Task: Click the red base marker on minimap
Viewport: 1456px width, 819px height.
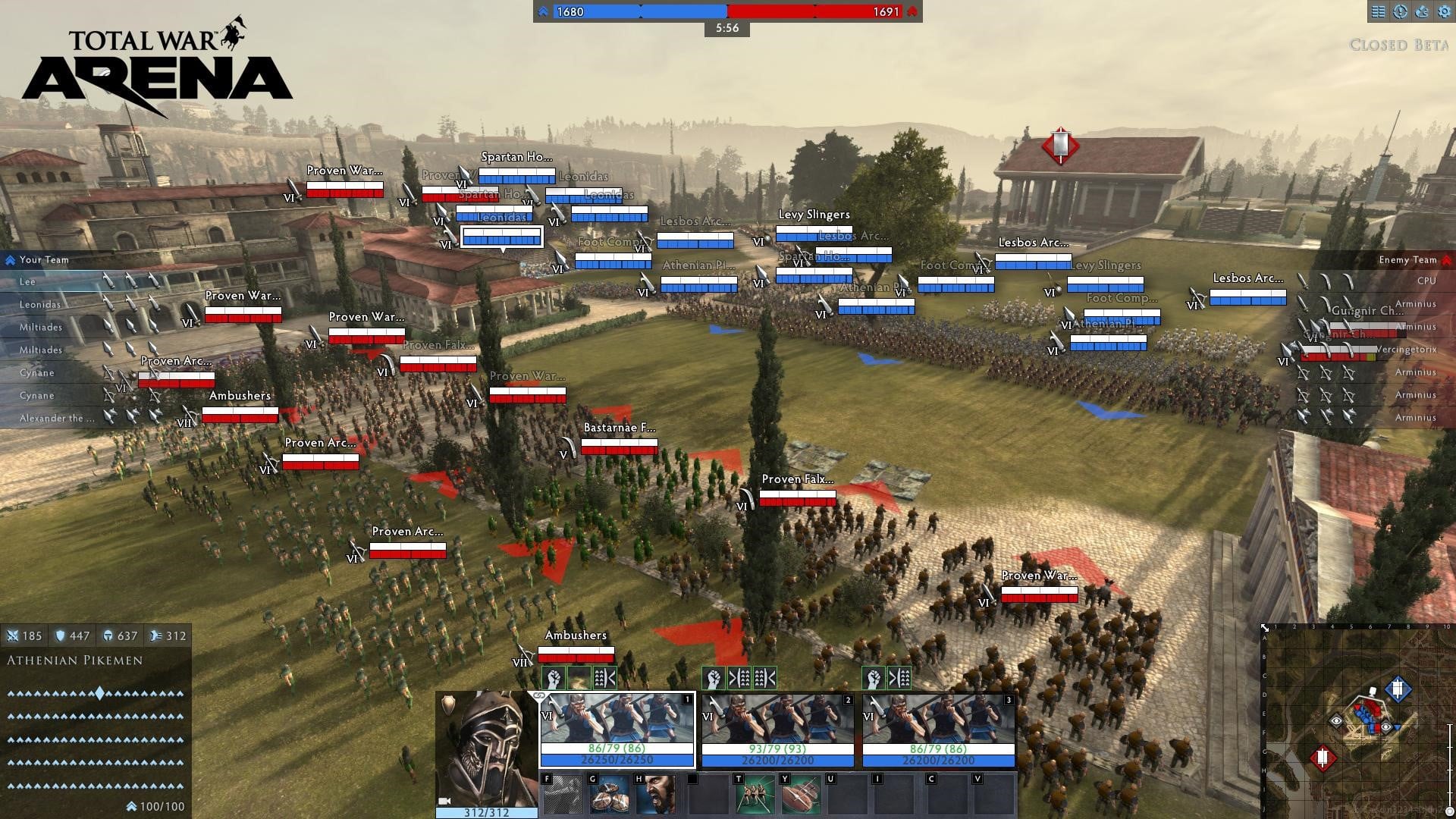Action: click(1323, 758)
